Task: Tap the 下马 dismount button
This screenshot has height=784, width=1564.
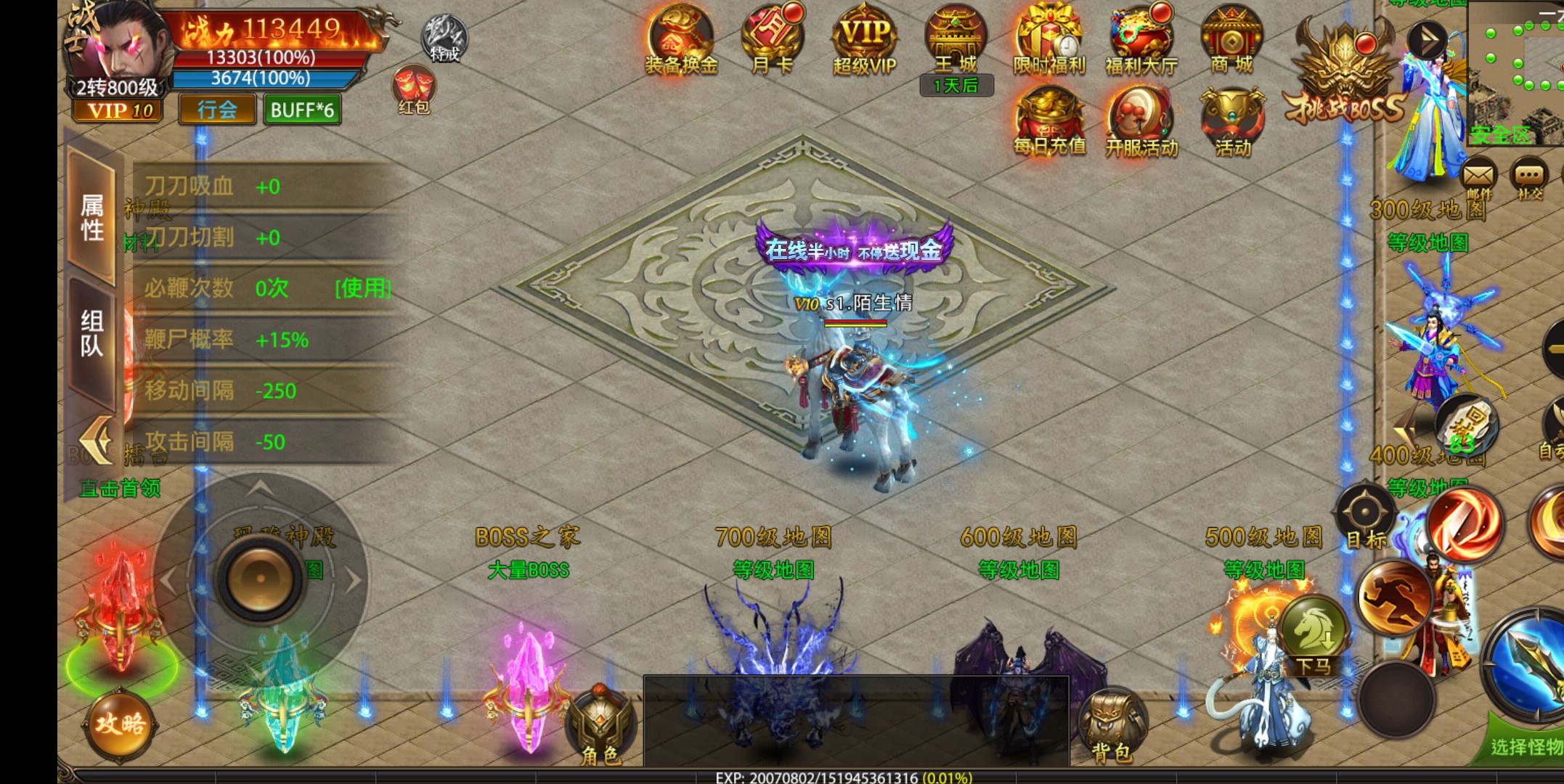Action: (1313, 635)
